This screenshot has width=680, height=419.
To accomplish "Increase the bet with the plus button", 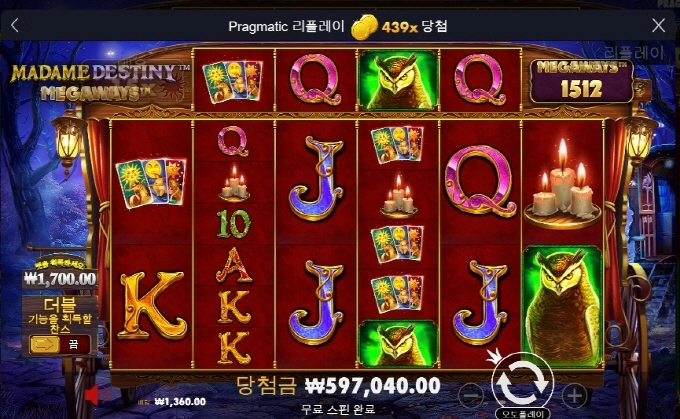I will [x=575, y=393].
